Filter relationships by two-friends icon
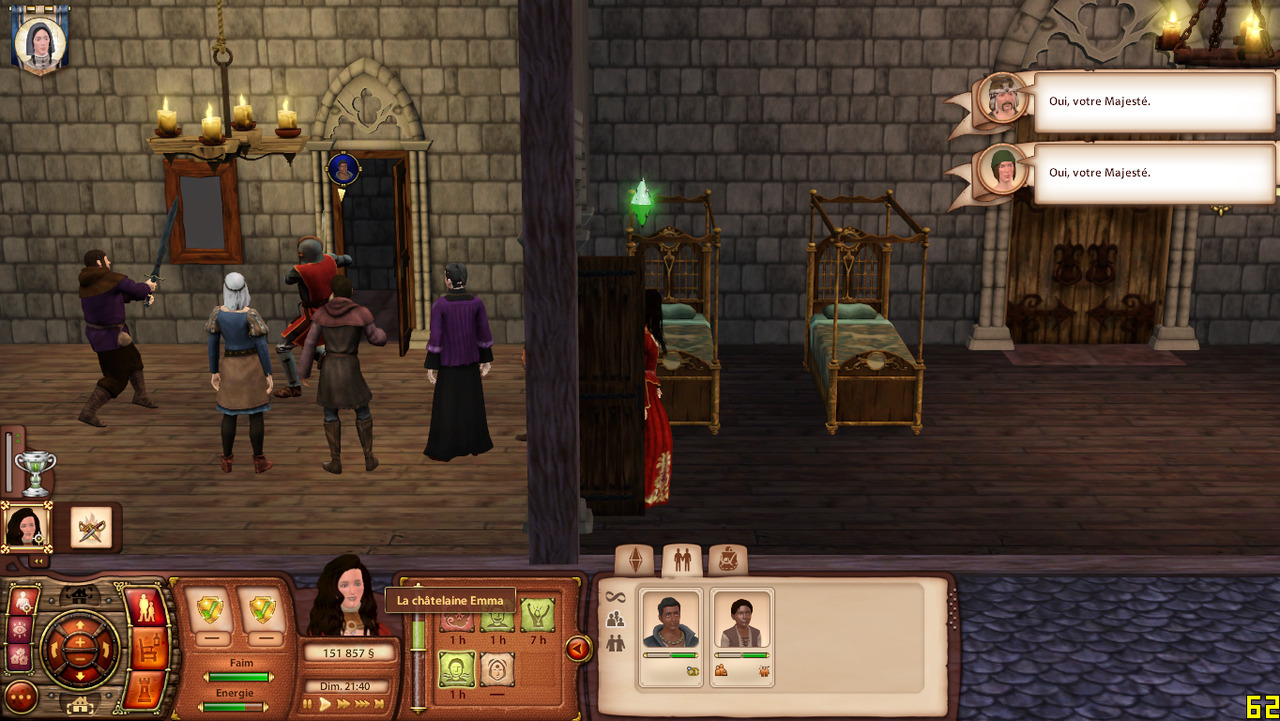The height and width of the screenshot is (721, 1280). coord(615,644)
